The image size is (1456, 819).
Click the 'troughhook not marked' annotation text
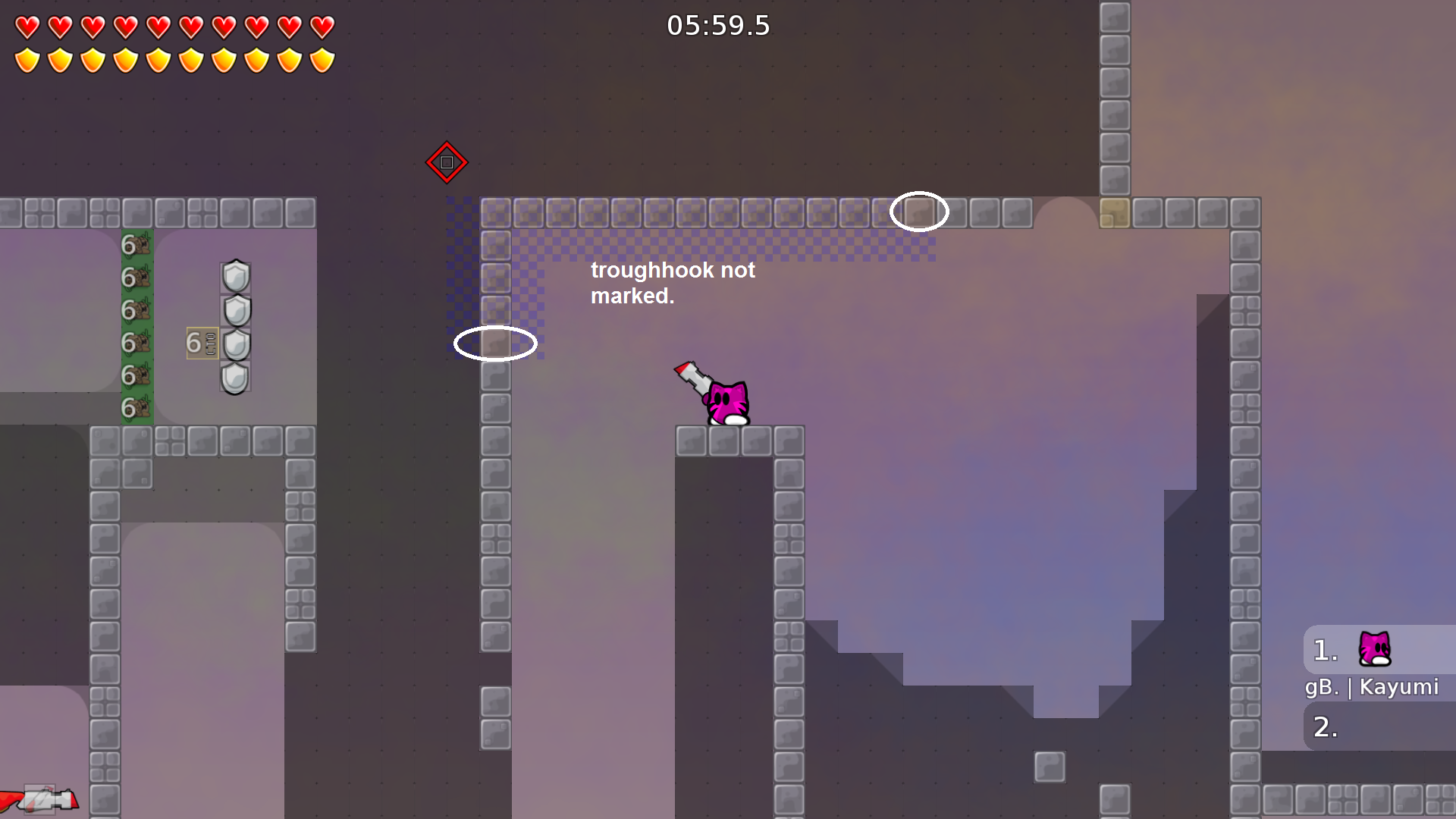673,283
